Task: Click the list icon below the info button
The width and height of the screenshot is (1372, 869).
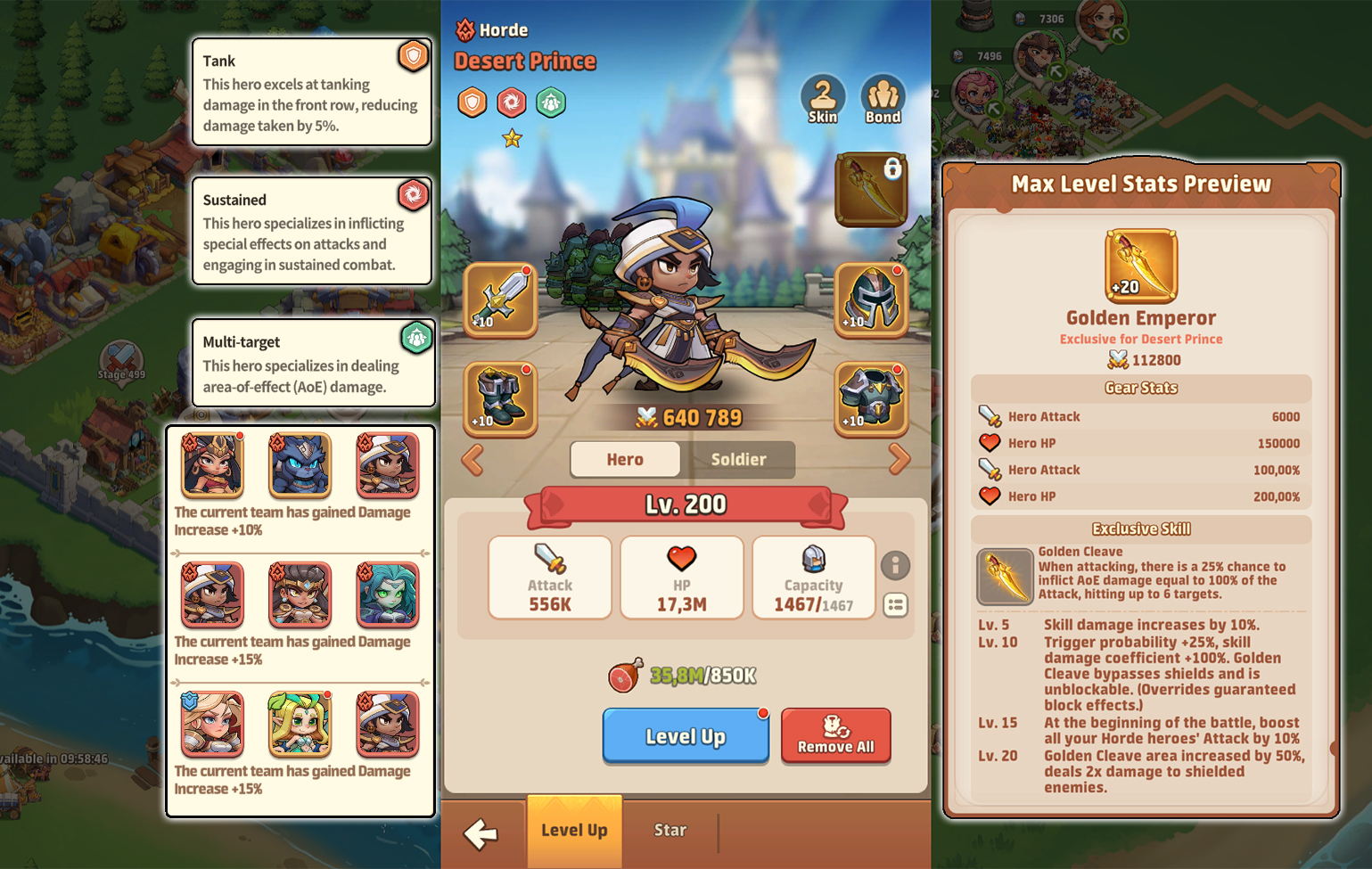Action: pyautogui.click(x=896, y=605)
